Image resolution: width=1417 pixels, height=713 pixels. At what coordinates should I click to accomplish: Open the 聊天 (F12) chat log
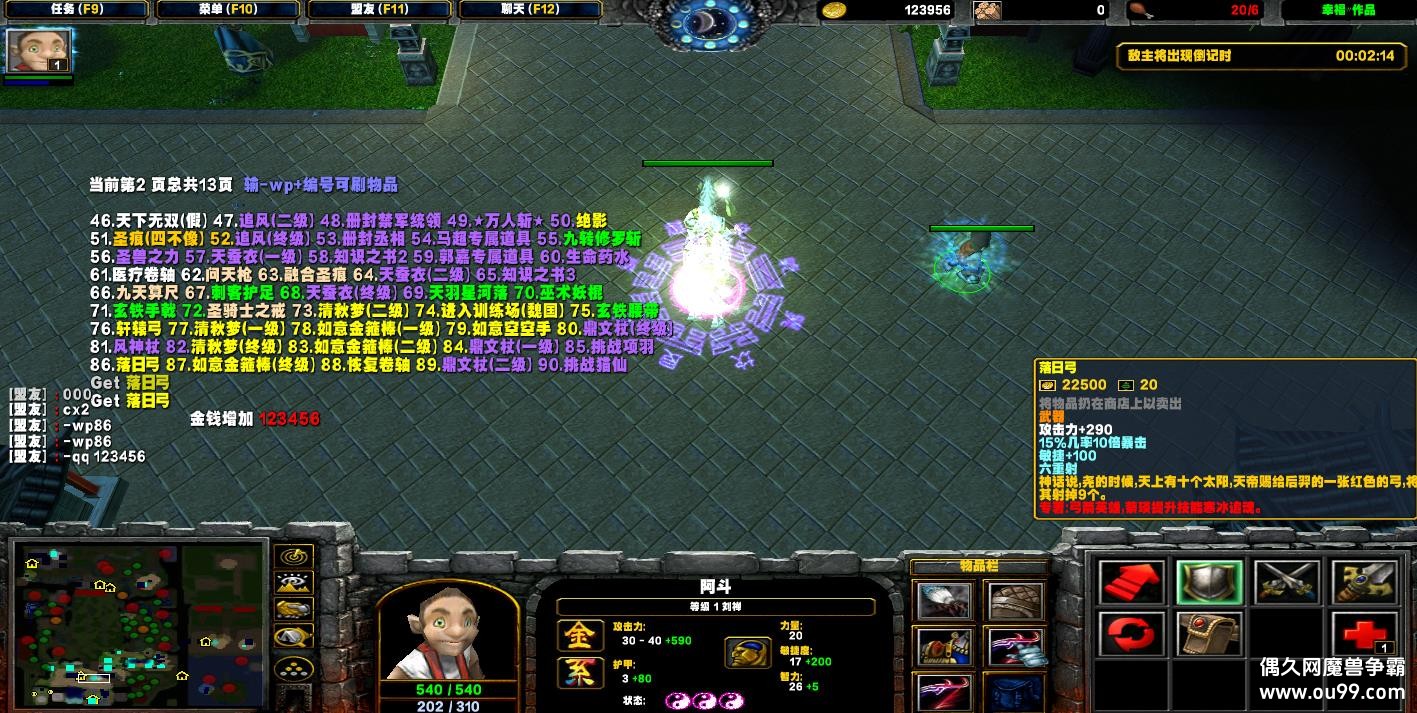click(530, 10)
